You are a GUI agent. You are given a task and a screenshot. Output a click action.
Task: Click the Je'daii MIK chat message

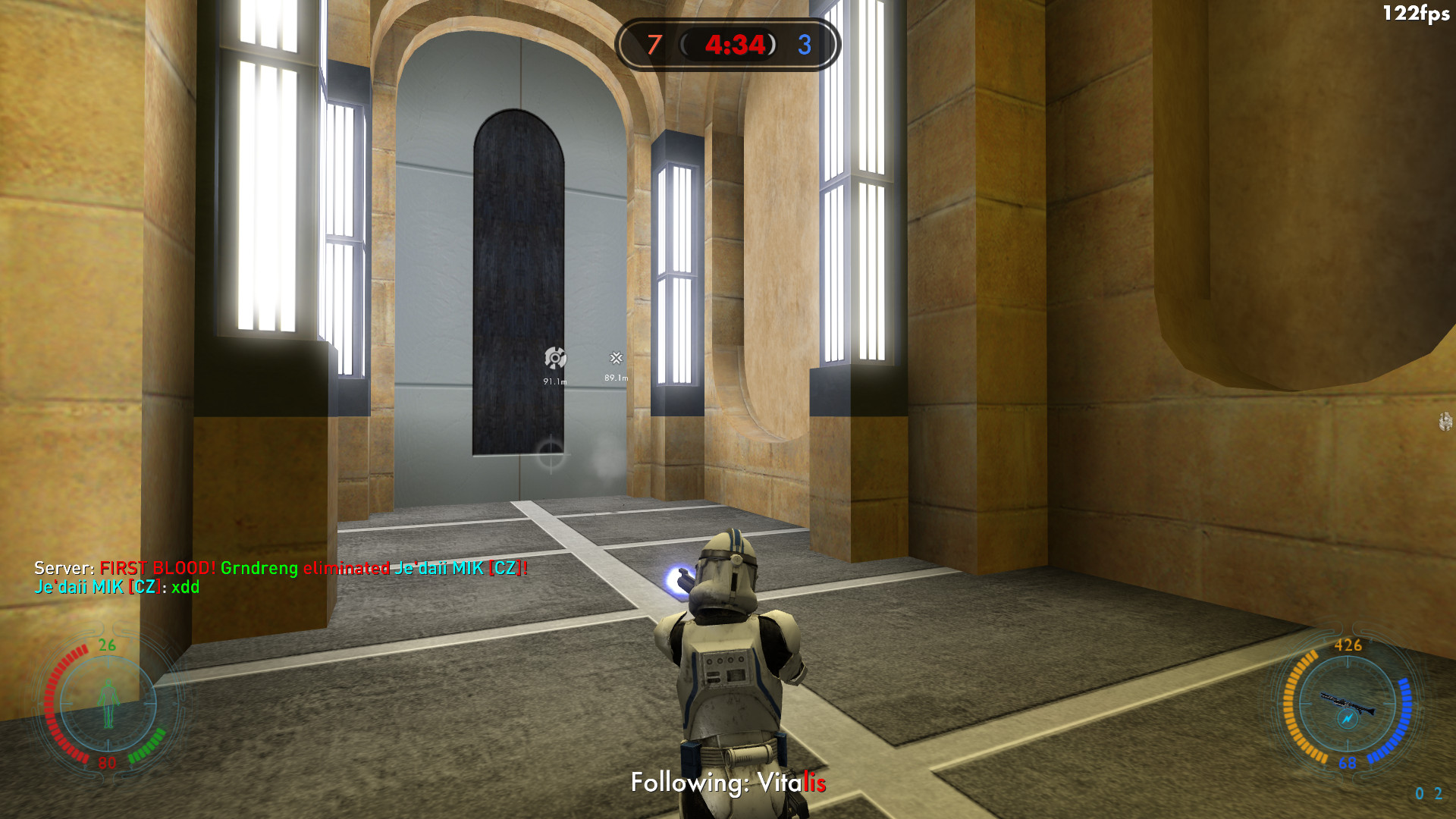118,587
